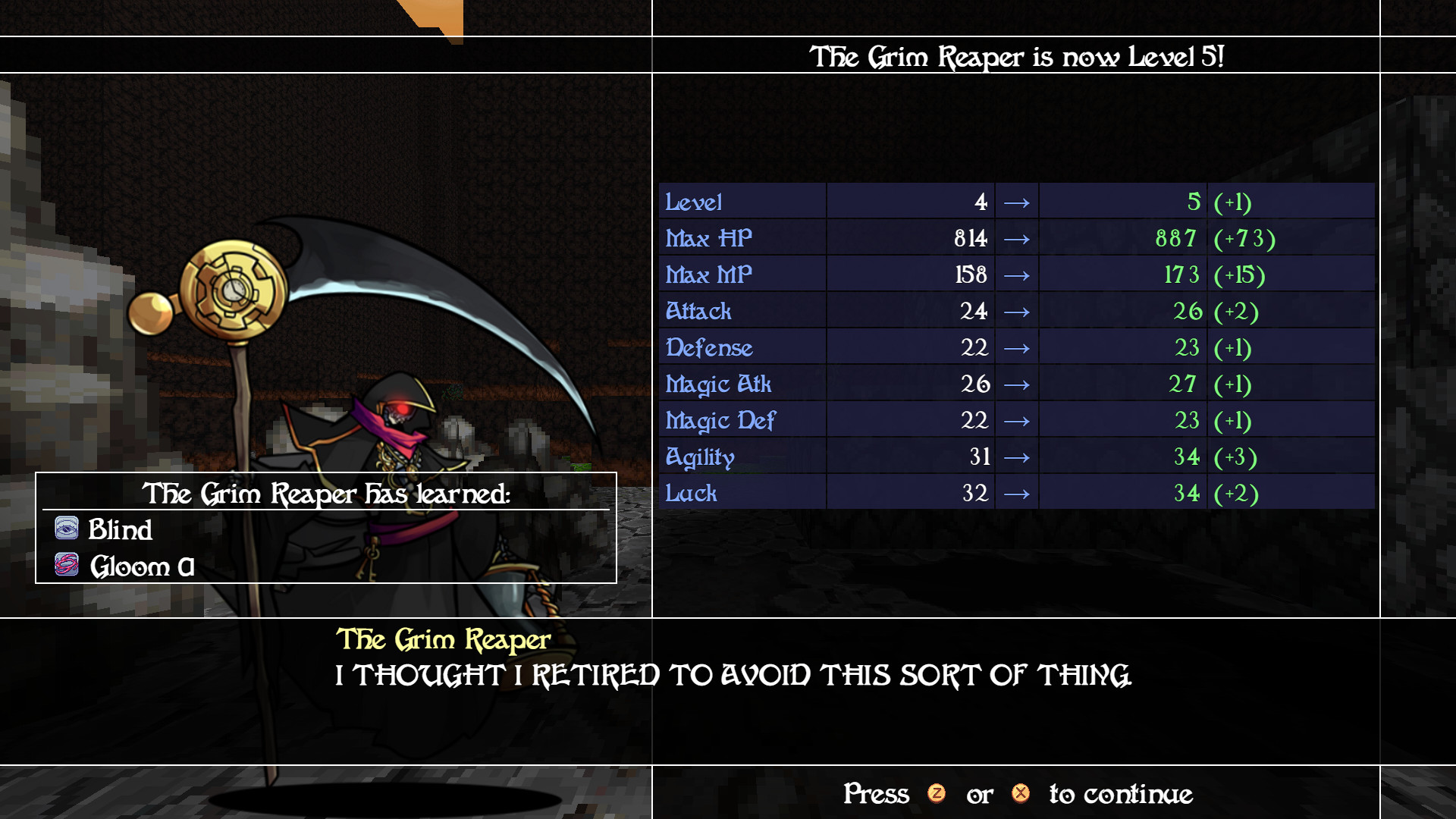Click the golden clock emblem on the scythe
1456x819 pixels.
(235, 290)
